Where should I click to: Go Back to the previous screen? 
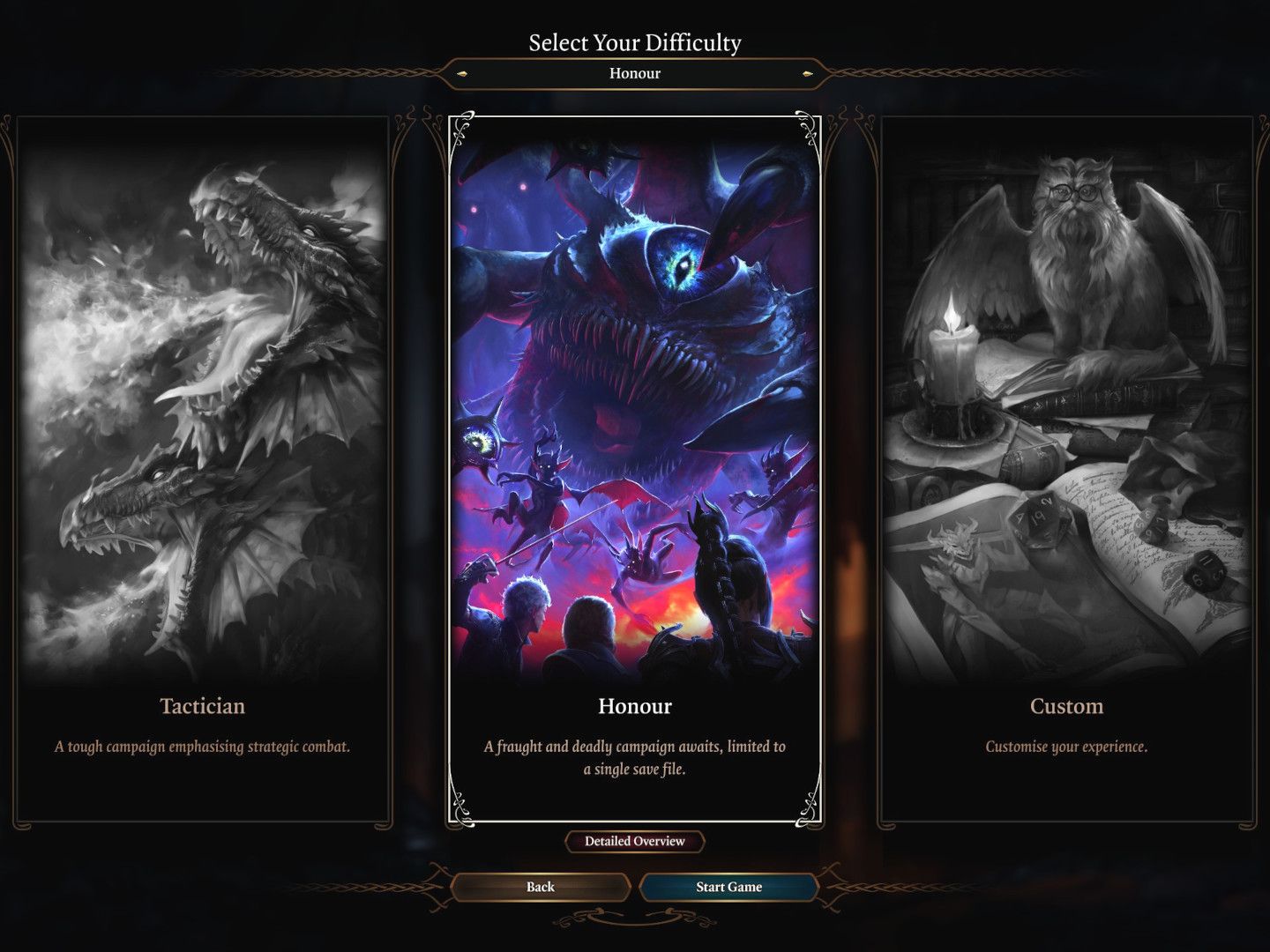[x=541, y=887]
